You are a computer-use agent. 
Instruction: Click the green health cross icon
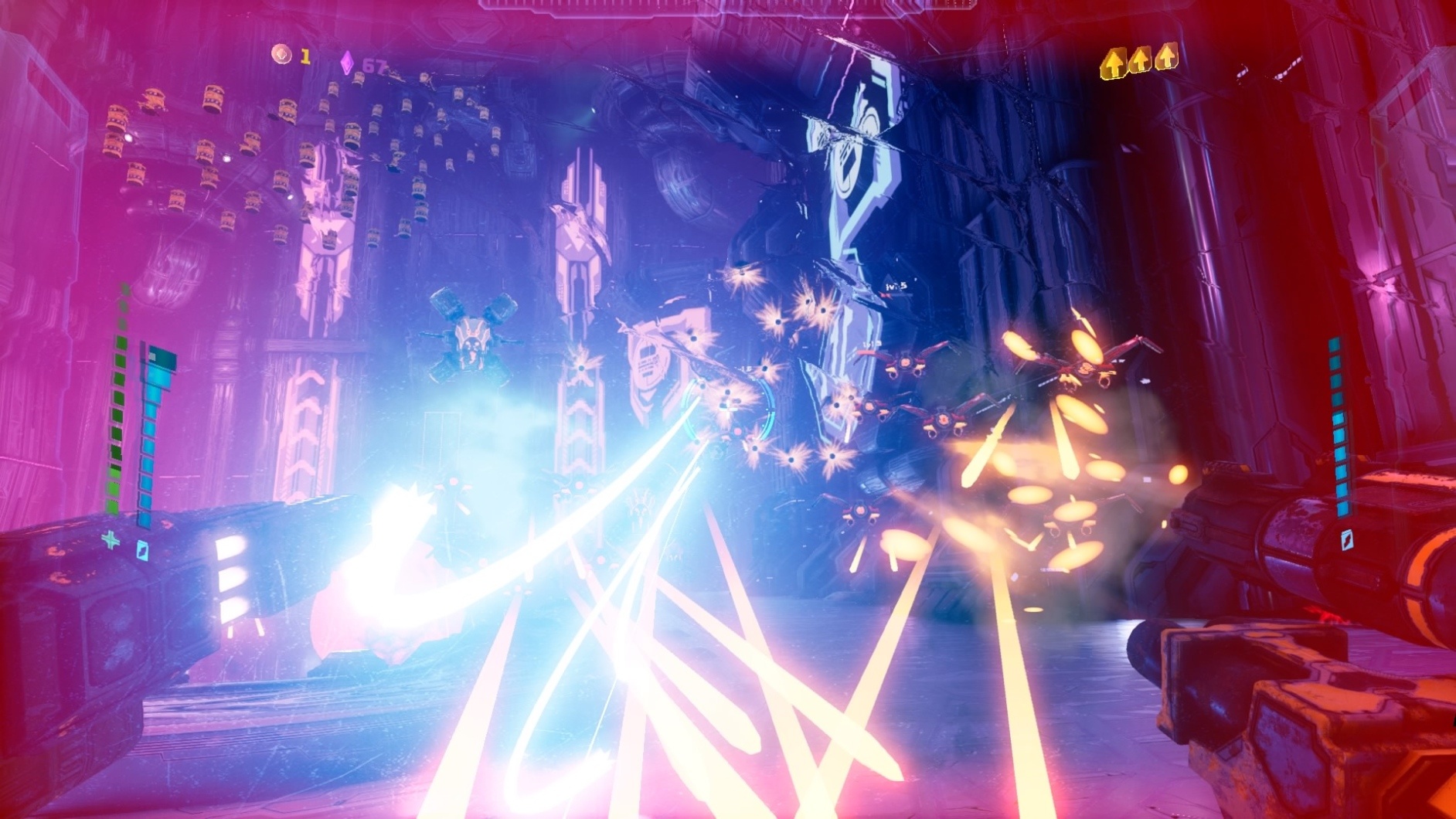111,540
